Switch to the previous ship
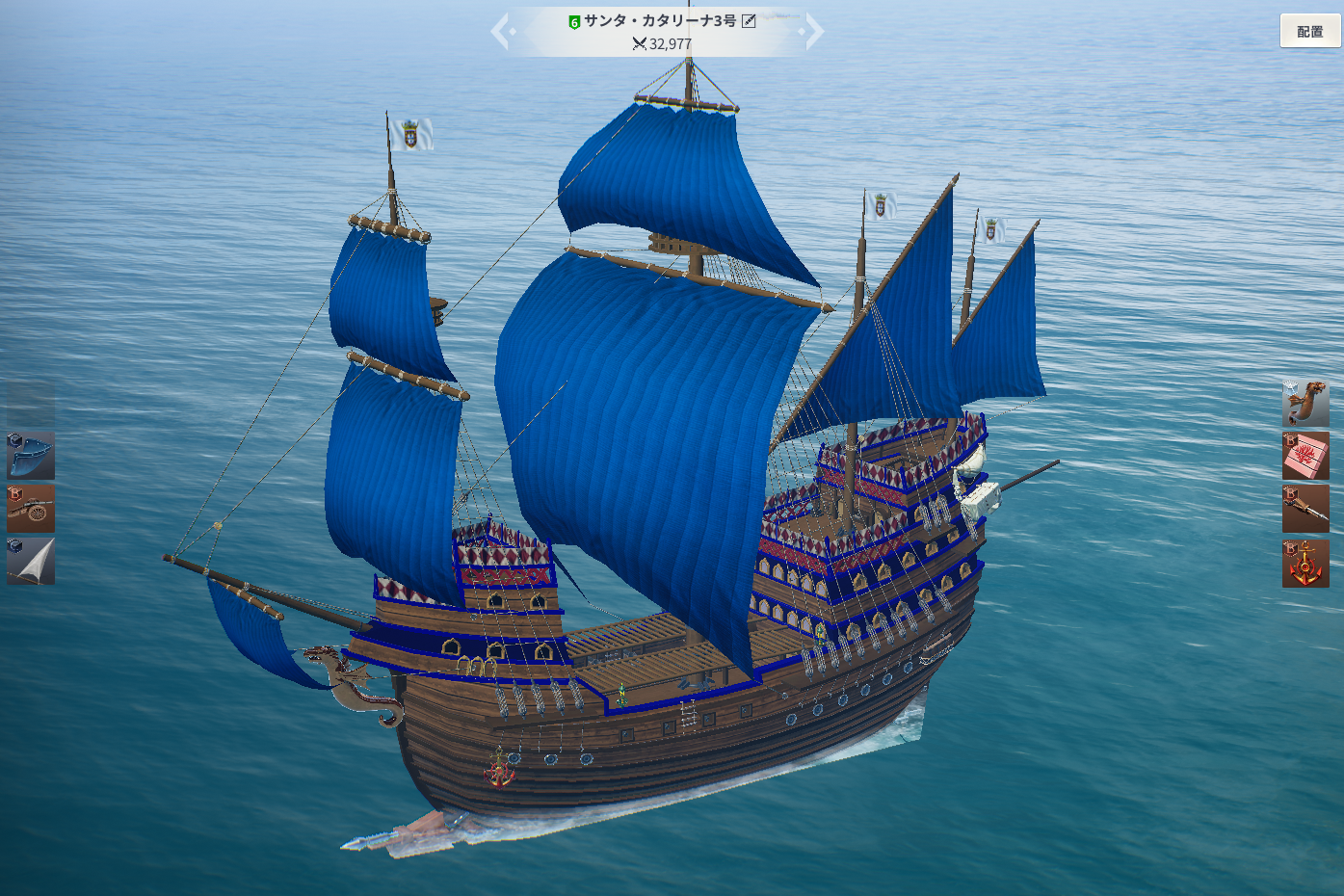1344x896 pixels. coord(502,31)
